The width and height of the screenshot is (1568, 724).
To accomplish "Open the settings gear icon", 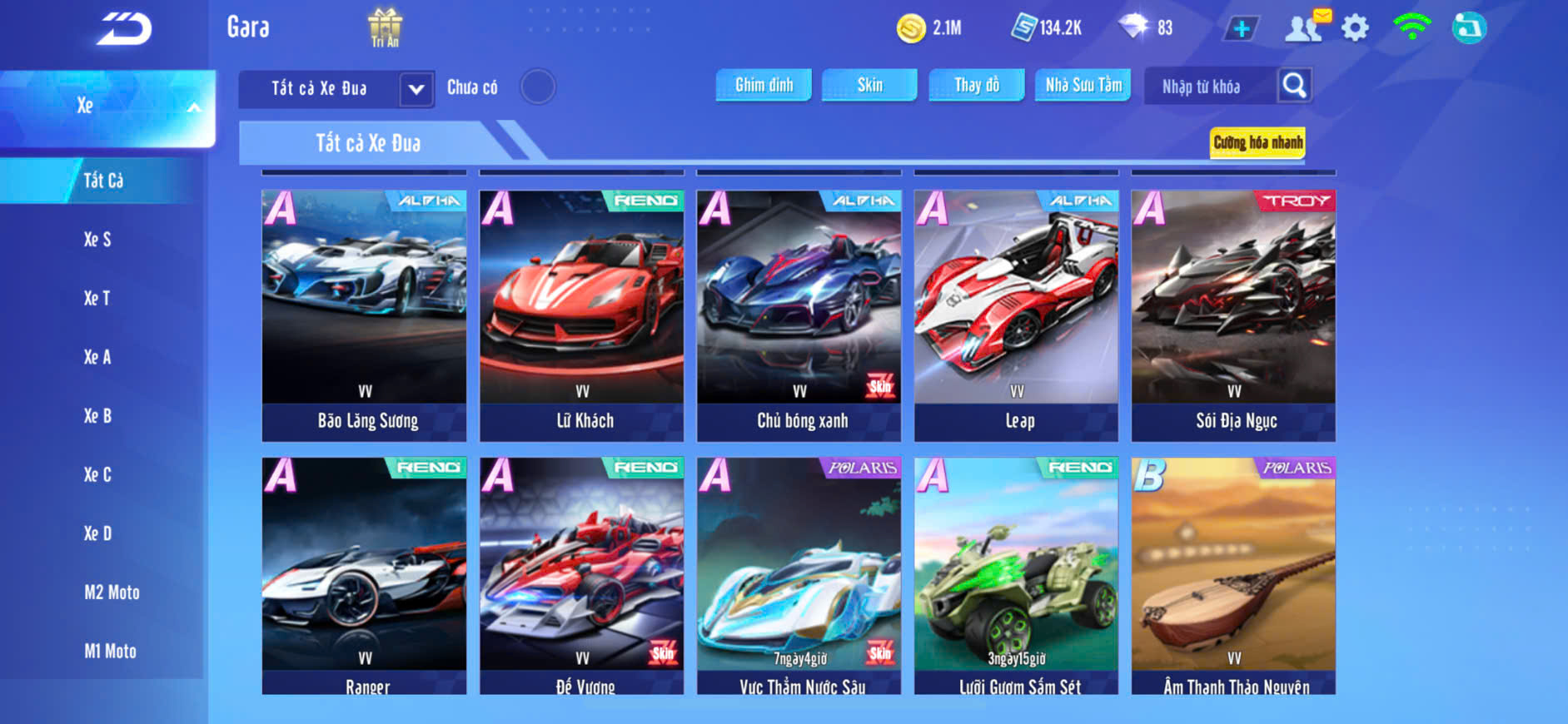I will [1355, 28].
